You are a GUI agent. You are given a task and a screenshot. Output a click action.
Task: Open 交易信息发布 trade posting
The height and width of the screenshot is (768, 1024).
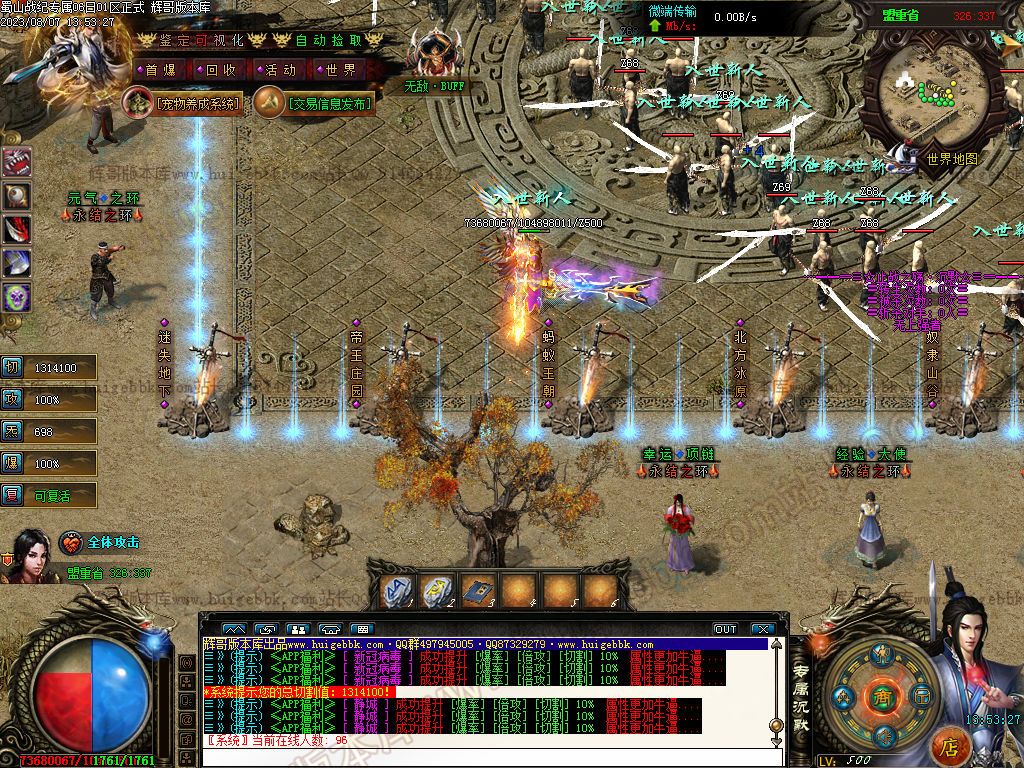314,103
